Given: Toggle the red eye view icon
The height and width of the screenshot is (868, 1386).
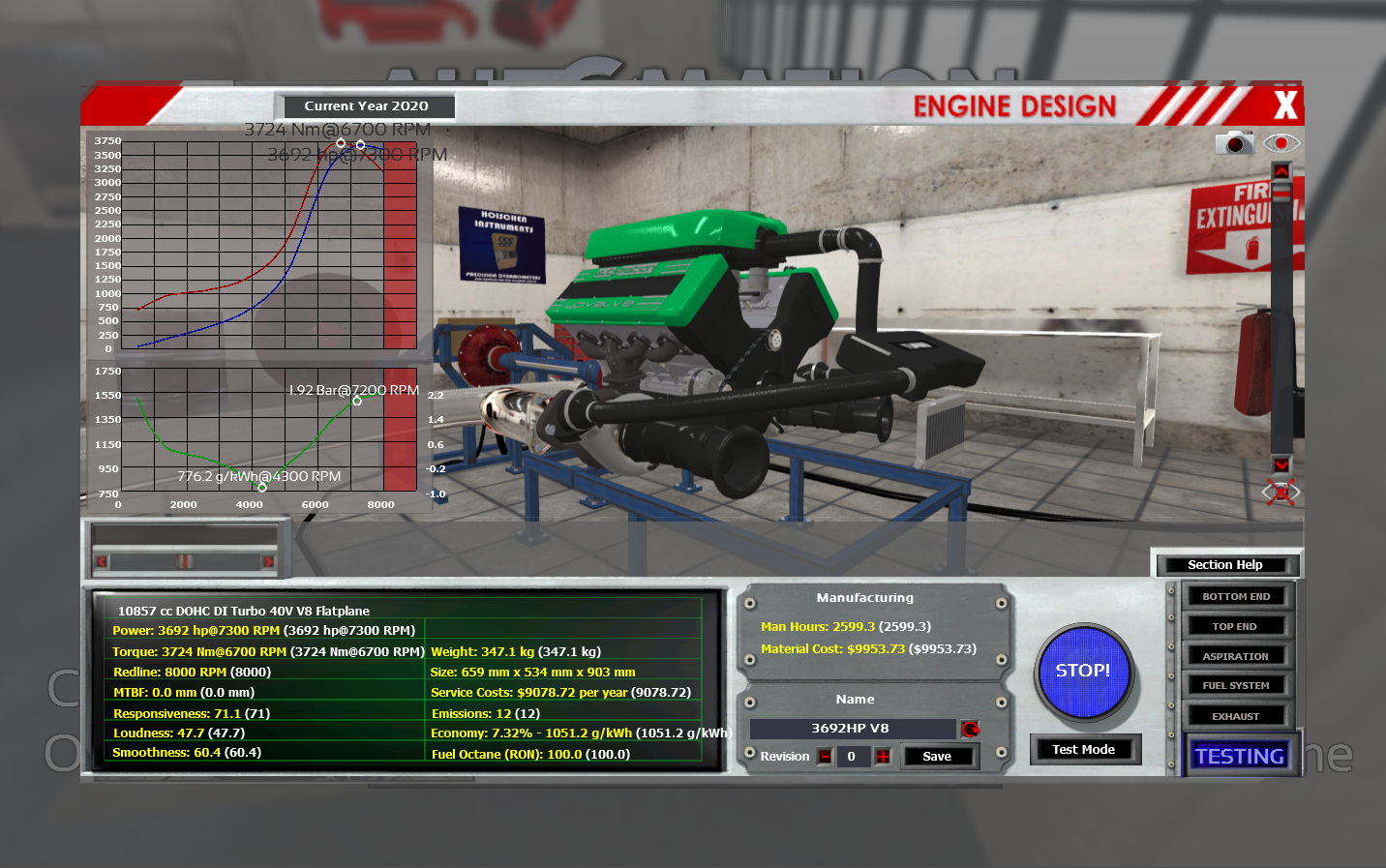Looking at the screenshot, I should point(1281,143).
